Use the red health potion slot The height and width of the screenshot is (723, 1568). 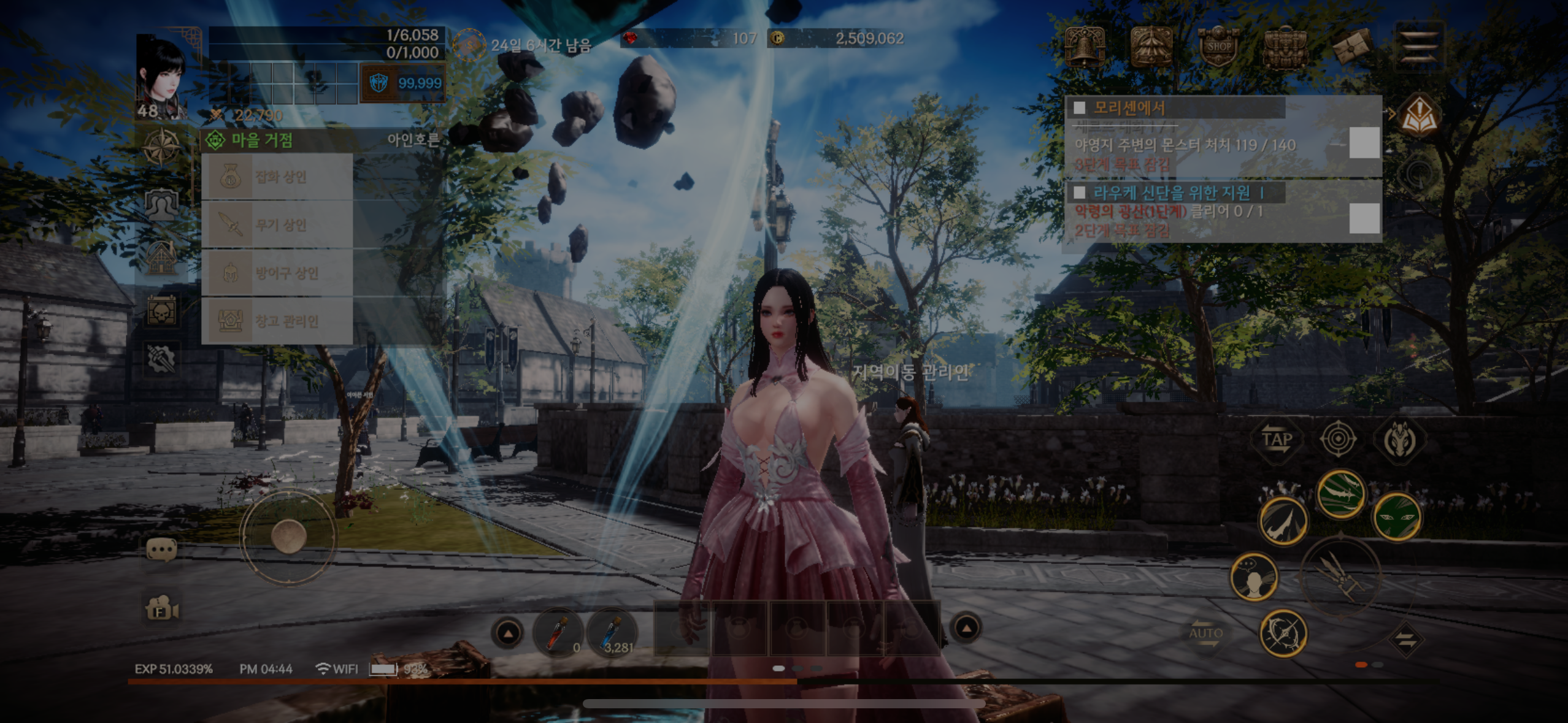pos(558,632)
